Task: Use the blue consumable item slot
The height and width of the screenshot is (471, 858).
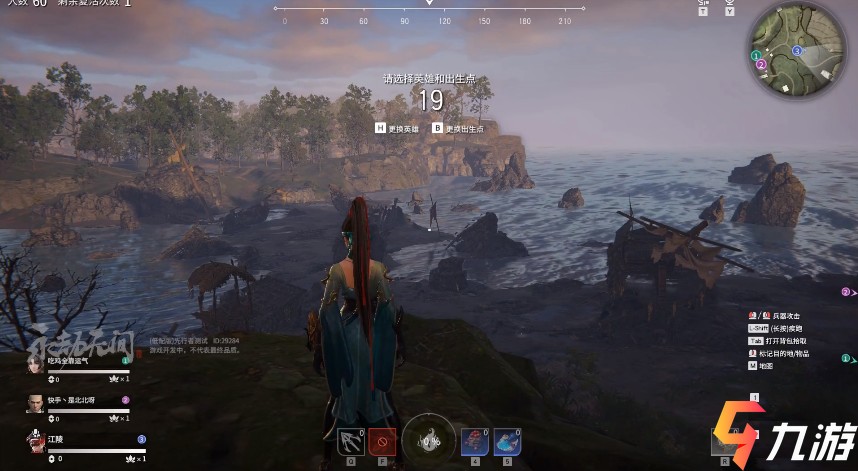Action: pyautogui.click(x=506, y=441)
